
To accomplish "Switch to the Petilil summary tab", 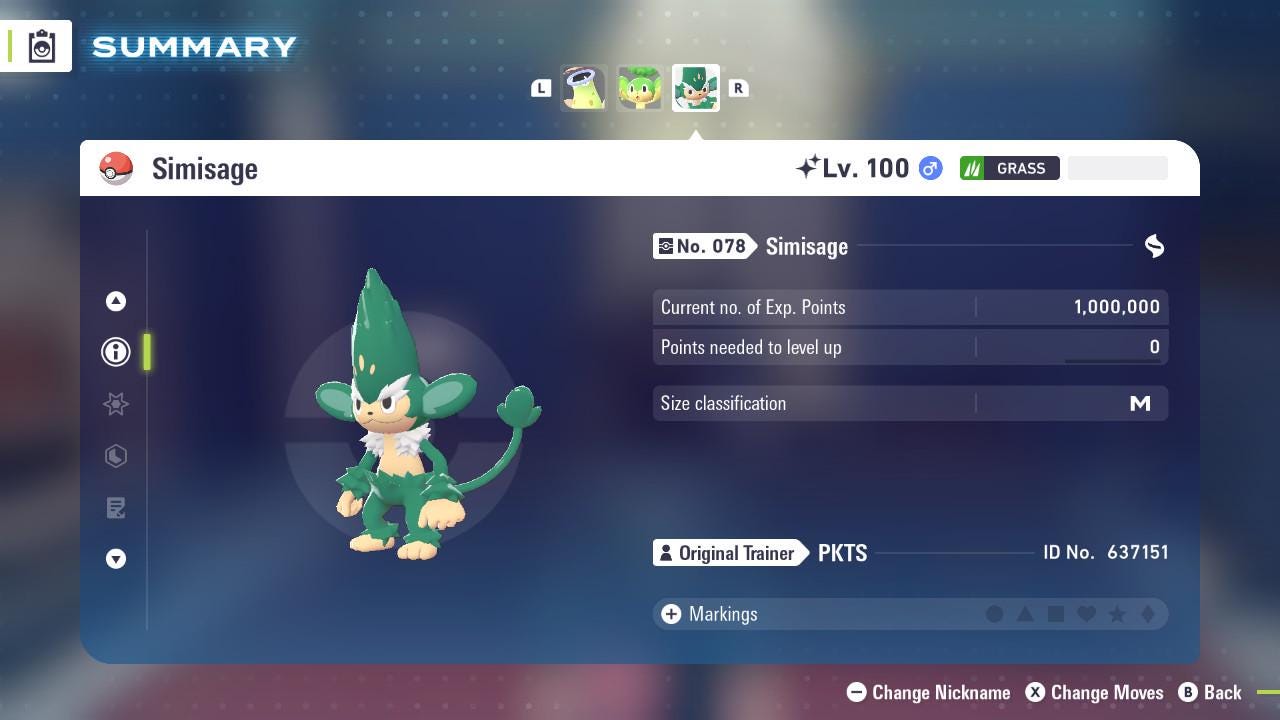I will pos(583,88).
